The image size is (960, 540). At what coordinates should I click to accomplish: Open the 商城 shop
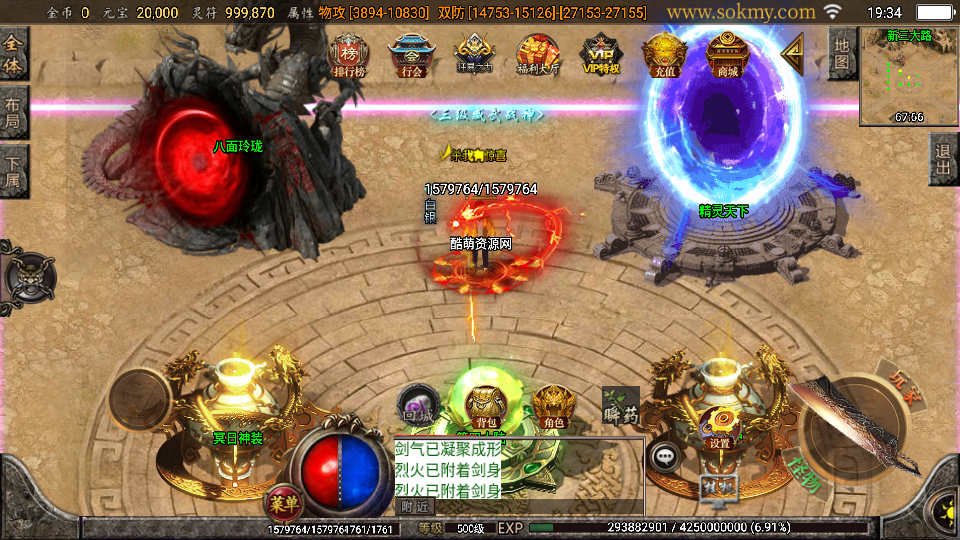pos(727,55)
